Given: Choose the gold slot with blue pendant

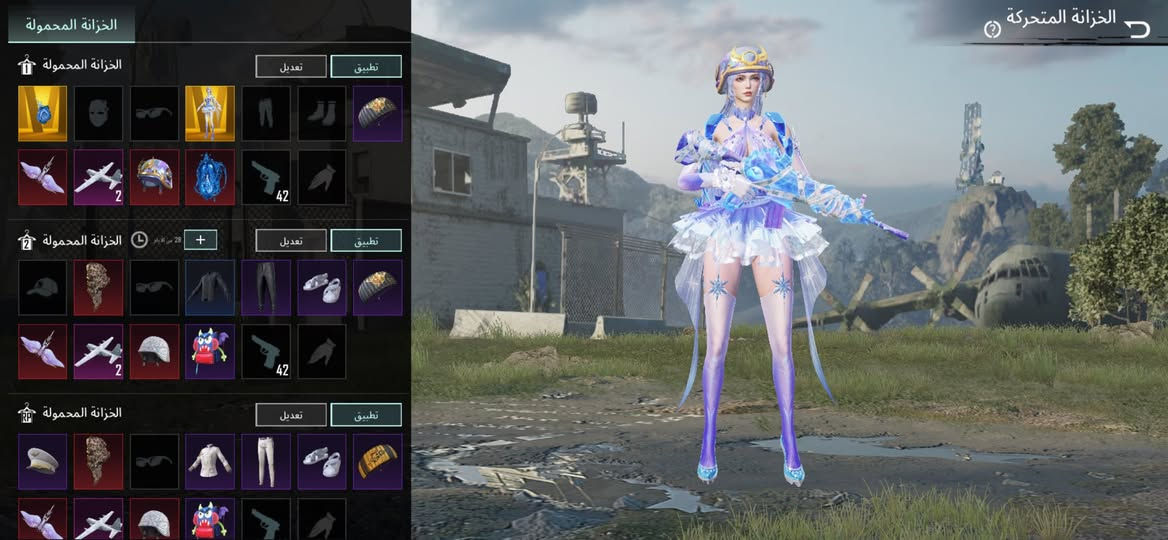Looking at the screenshot, I should tap(42, 113).
